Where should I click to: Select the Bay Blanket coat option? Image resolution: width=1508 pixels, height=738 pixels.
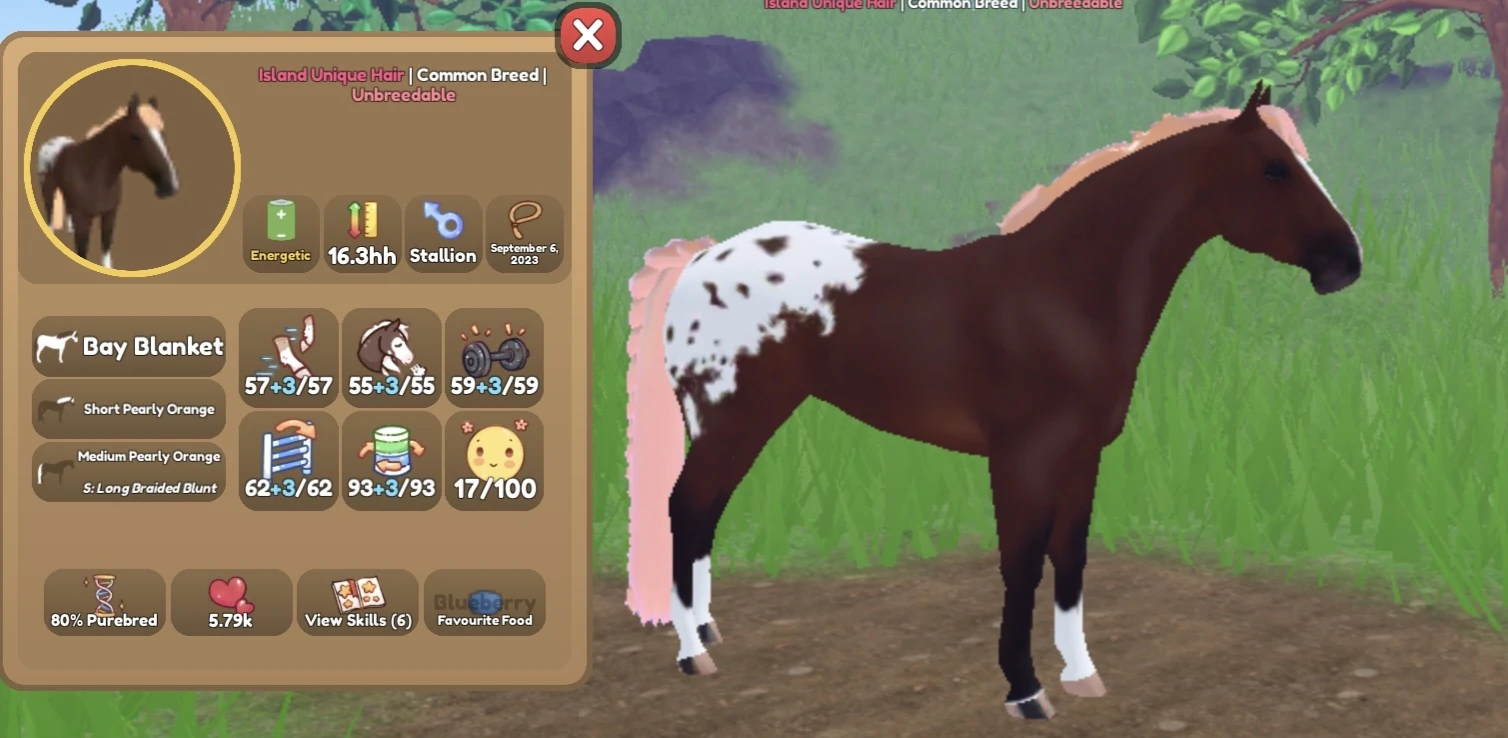(x=128, y=346)
